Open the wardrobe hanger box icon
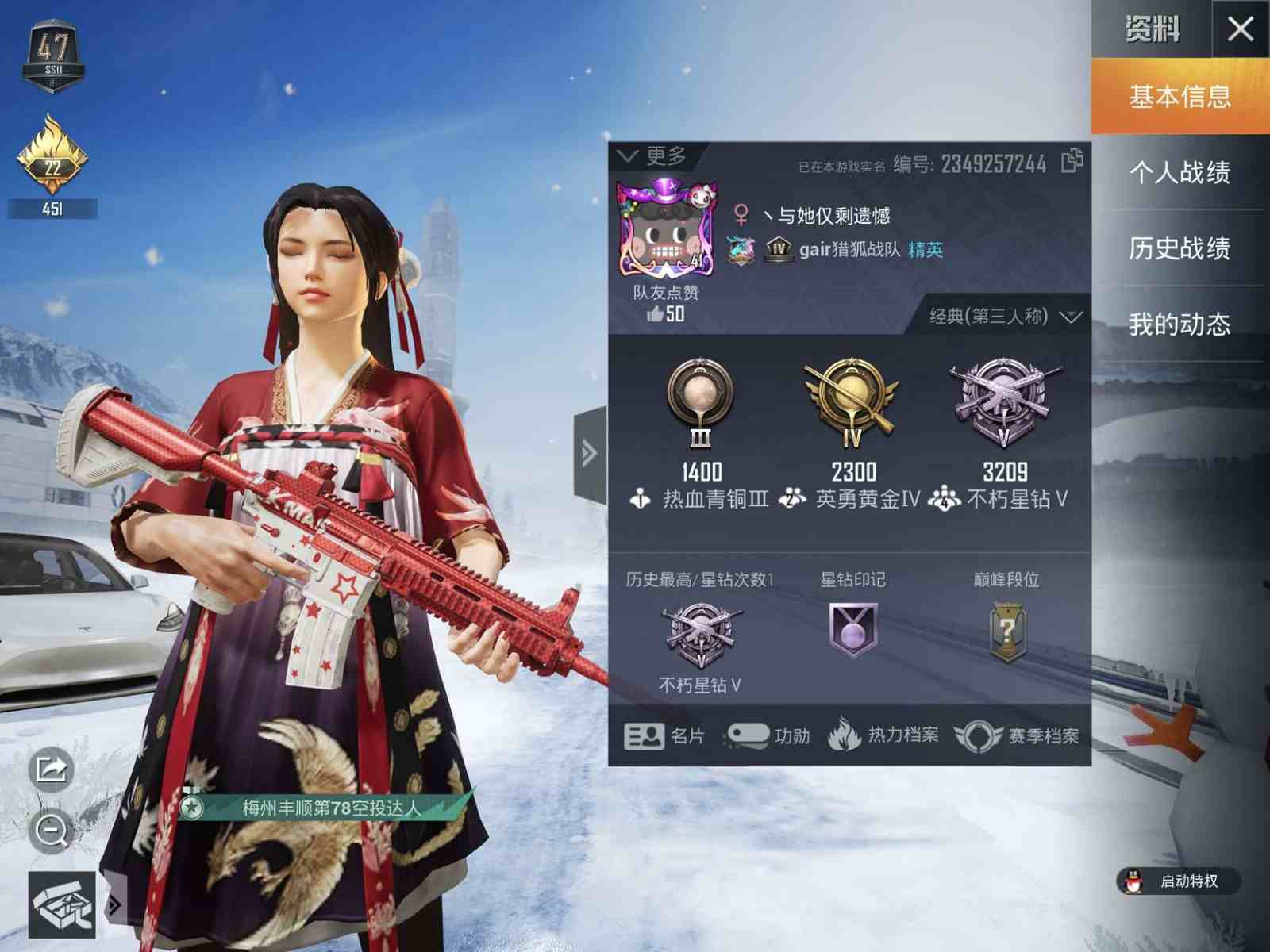Image resolution: width=1270 pixels, height=952 pixels. [62, 905]
